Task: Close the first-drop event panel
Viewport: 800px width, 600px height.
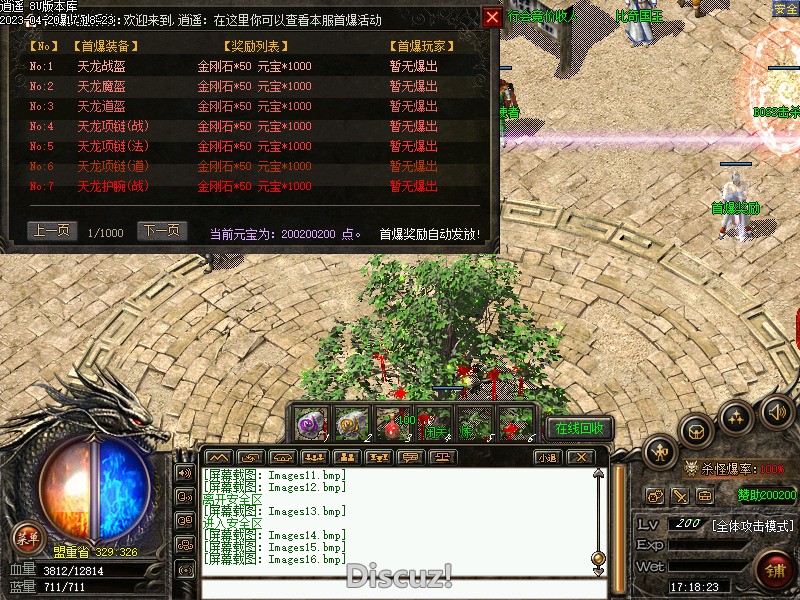Action: (x=492, y=17)
